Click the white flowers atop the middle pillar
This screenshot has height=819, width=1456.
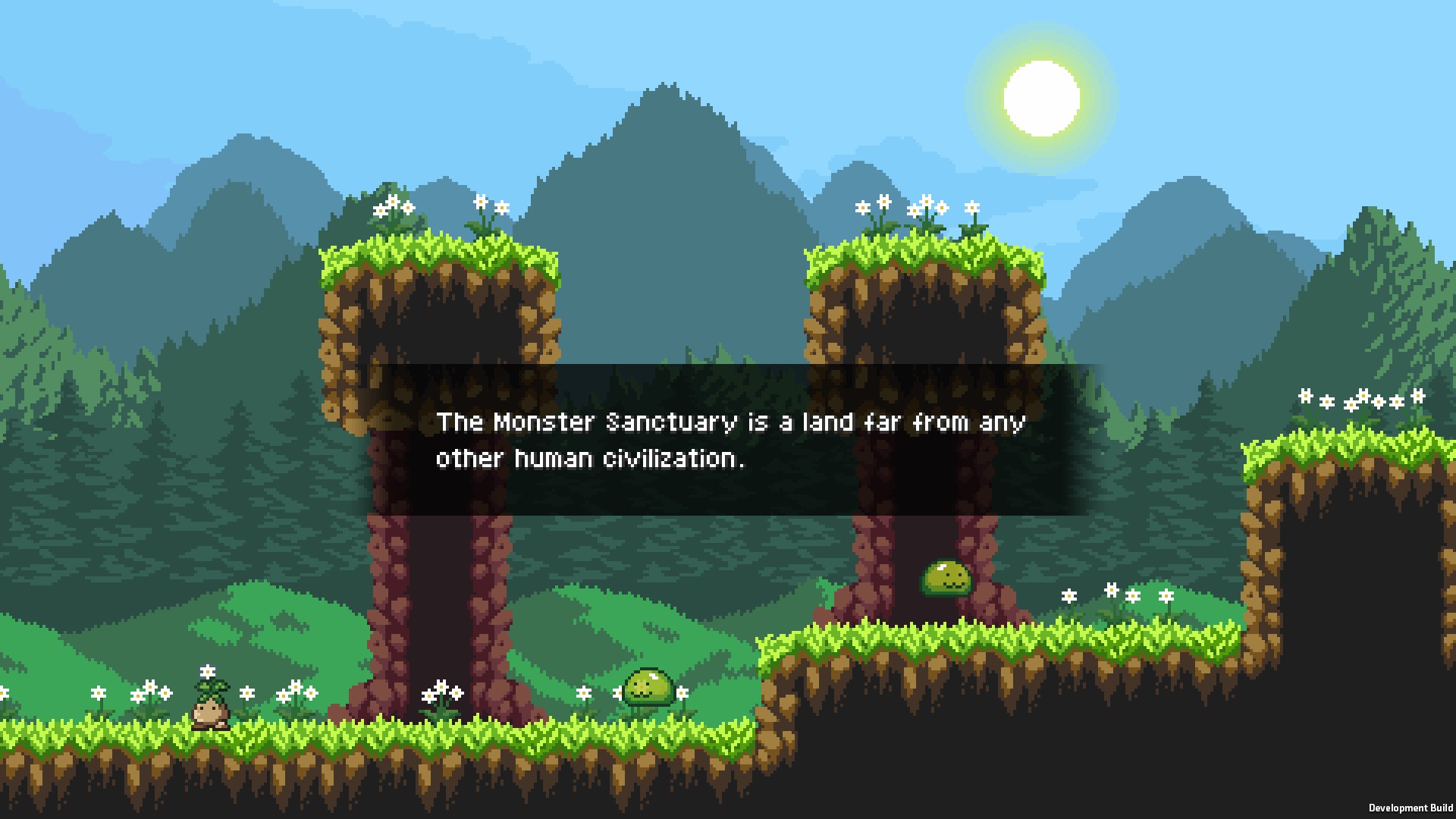tap(918, 205)
